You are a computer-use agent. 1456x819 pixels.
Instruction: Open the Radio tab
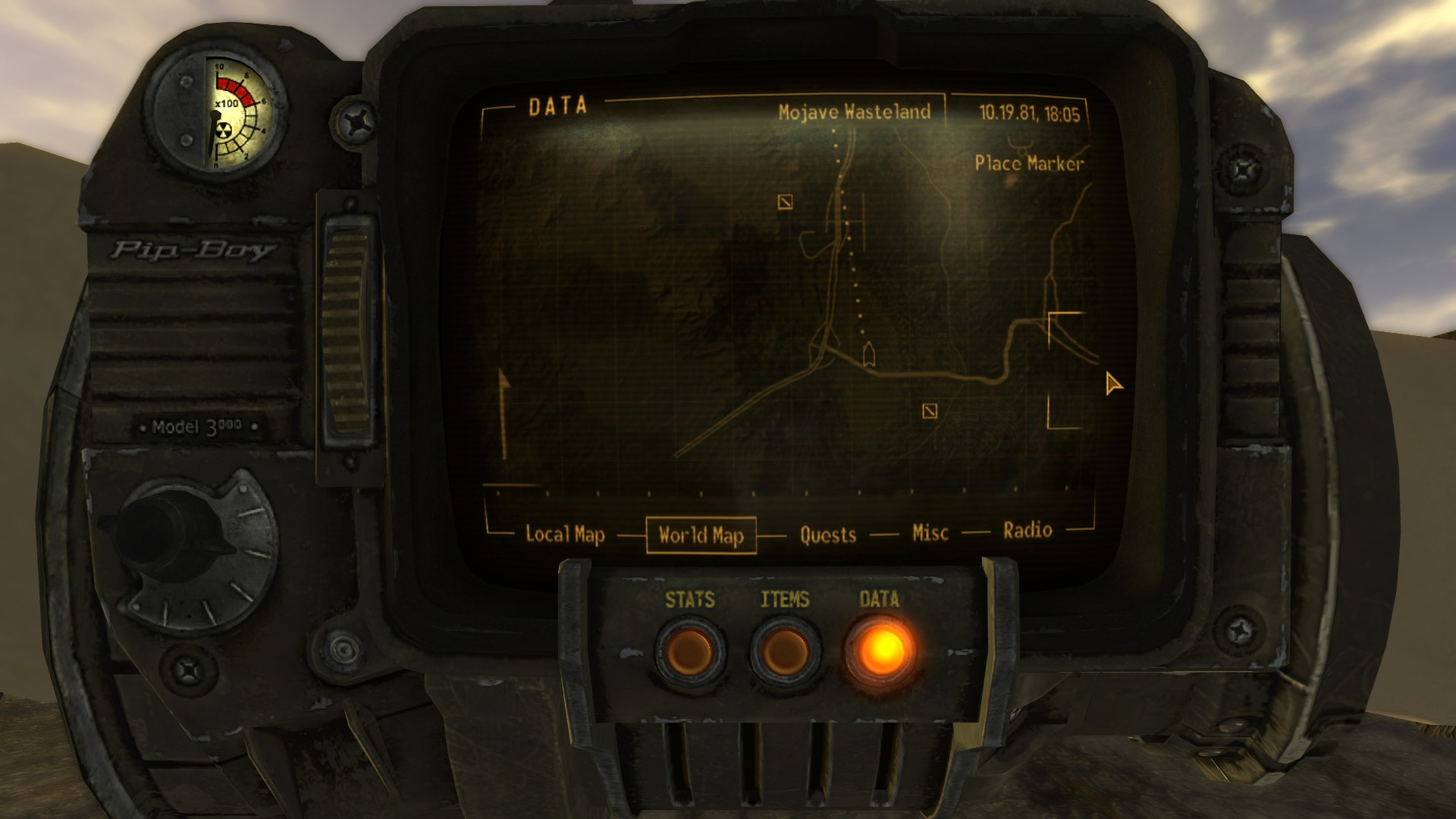[x=1028, y=530]
